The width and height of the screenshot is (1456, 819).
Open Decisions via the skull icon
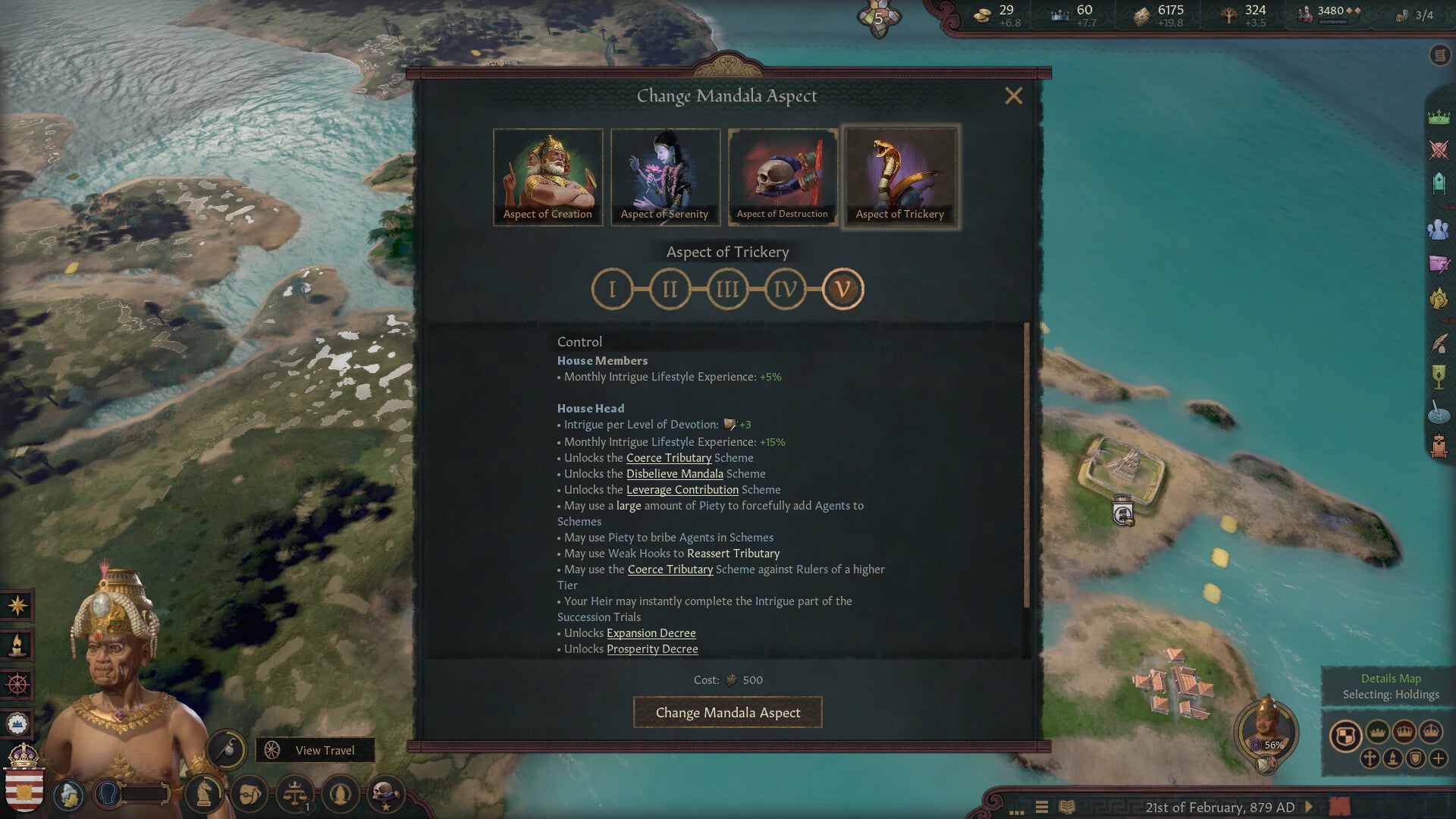pos(386,793)
